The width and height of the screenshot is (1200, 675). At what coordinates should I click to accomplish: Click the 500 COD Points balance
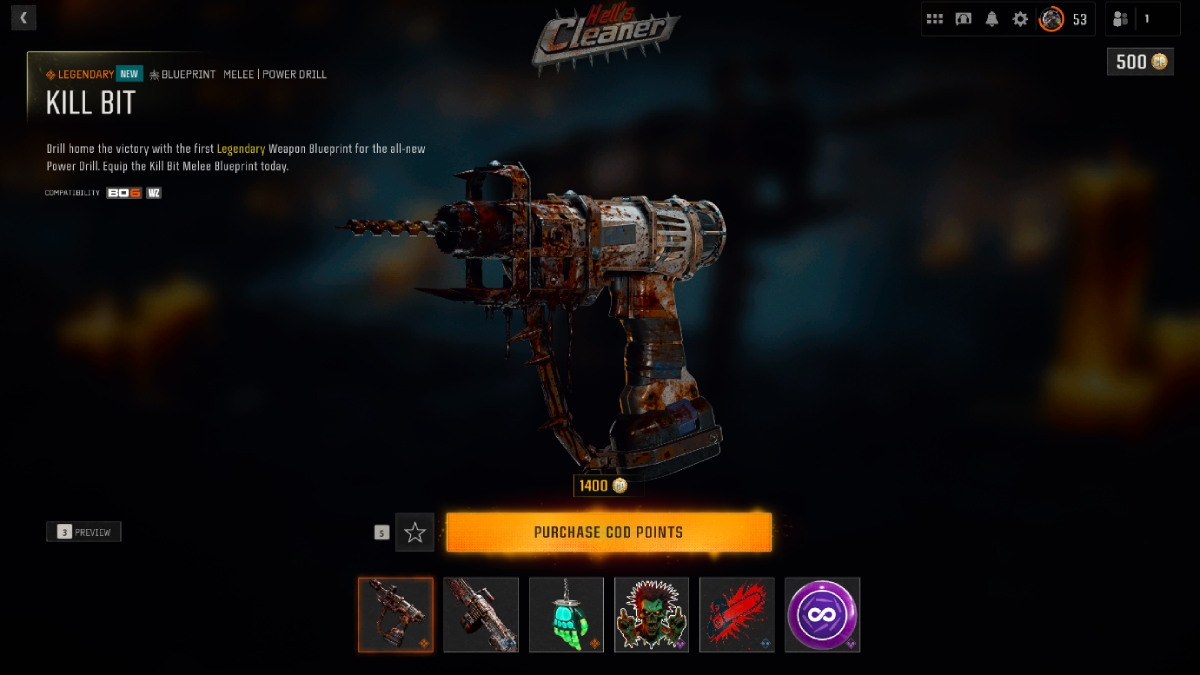[x=1140, y=62]
